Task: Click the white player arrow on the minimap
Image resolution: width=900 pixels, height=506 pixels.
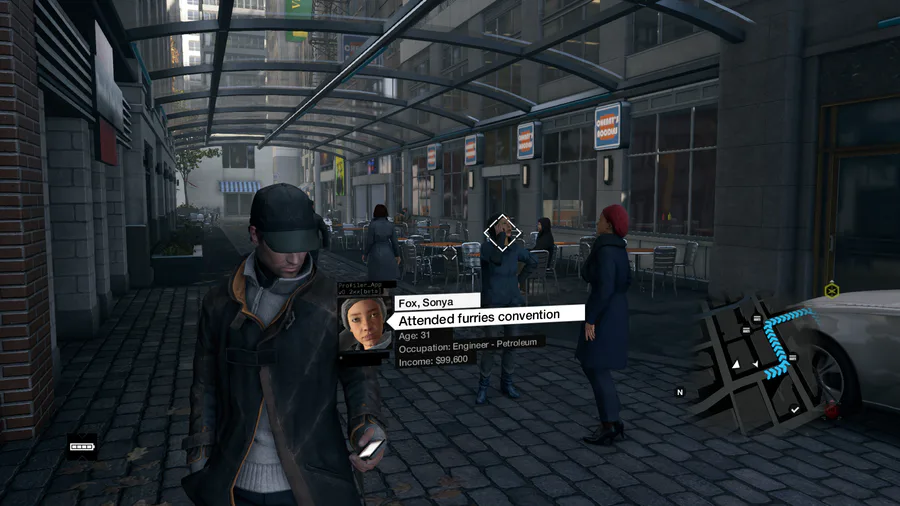Action: coord(736,366)
